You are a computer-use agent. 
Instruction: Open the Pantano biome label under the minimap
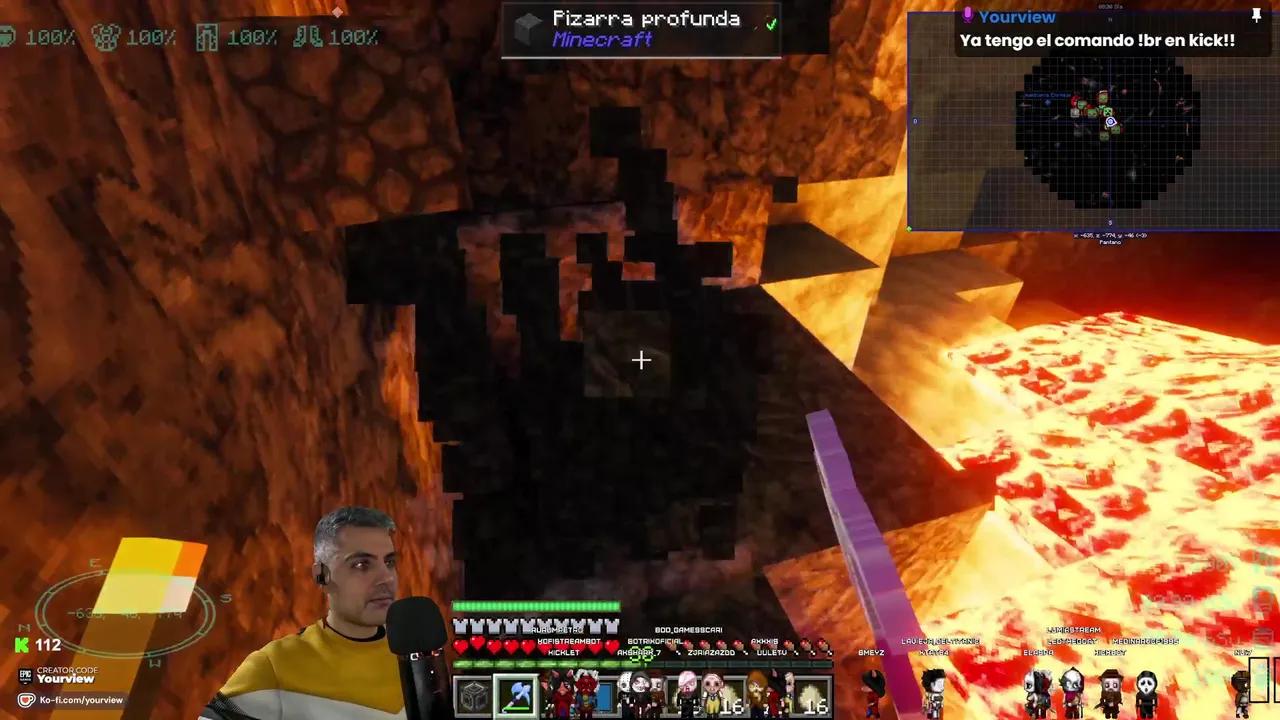coord(1110,241)
